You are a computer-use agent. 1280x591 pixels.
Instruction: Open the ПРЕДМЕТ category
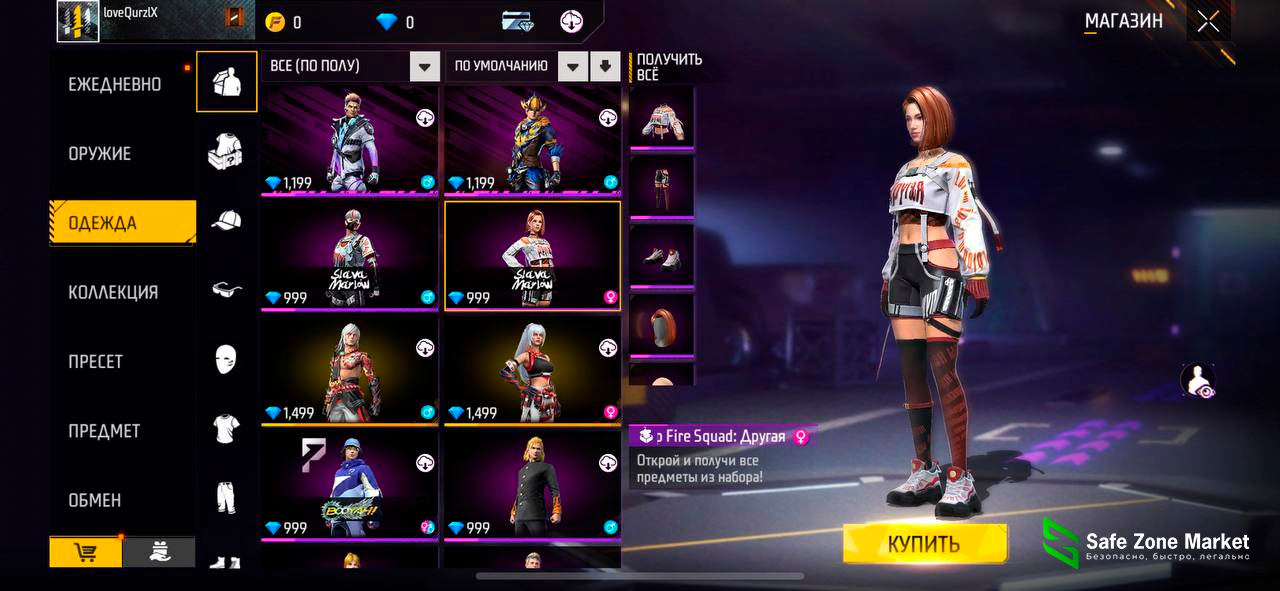[x=104, y=431]
